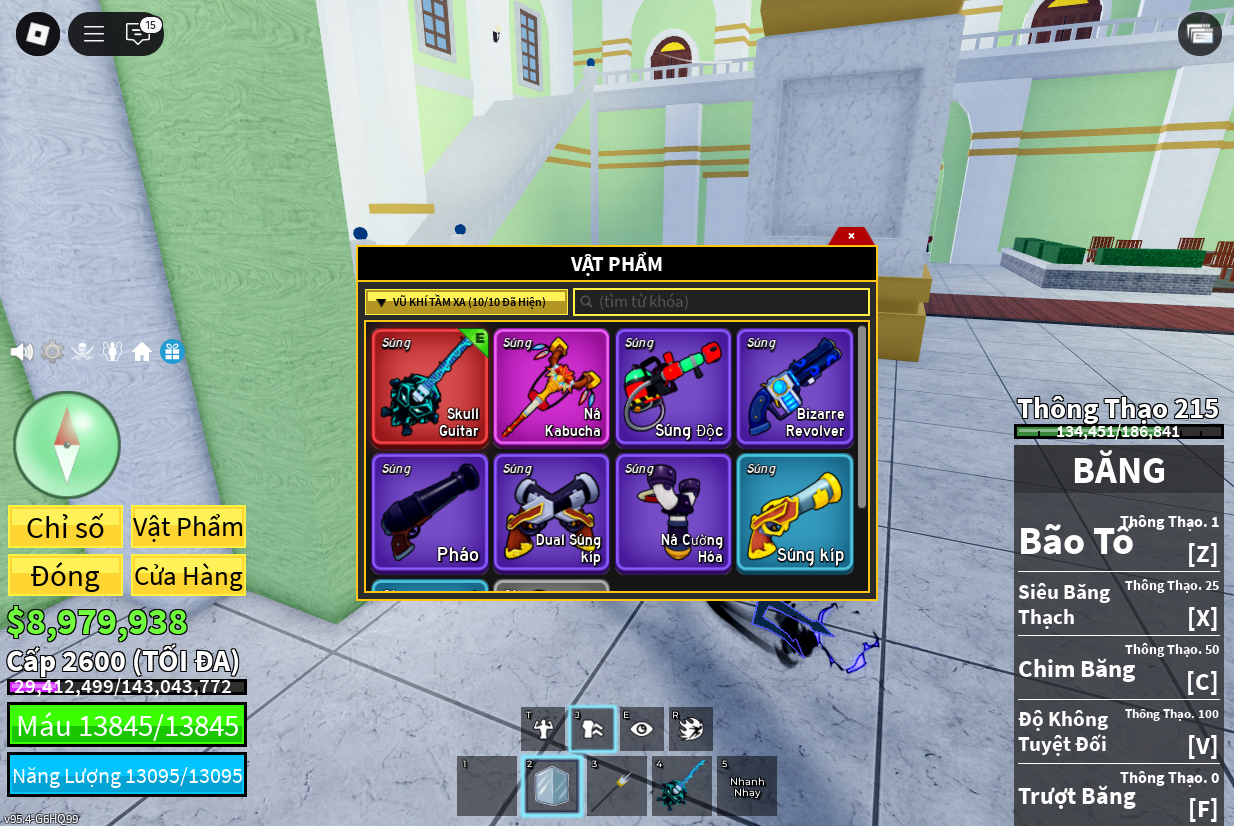Pick the Súng Kíp flintlock item
Screen dimensions: 1234x826
click(795, 513)
